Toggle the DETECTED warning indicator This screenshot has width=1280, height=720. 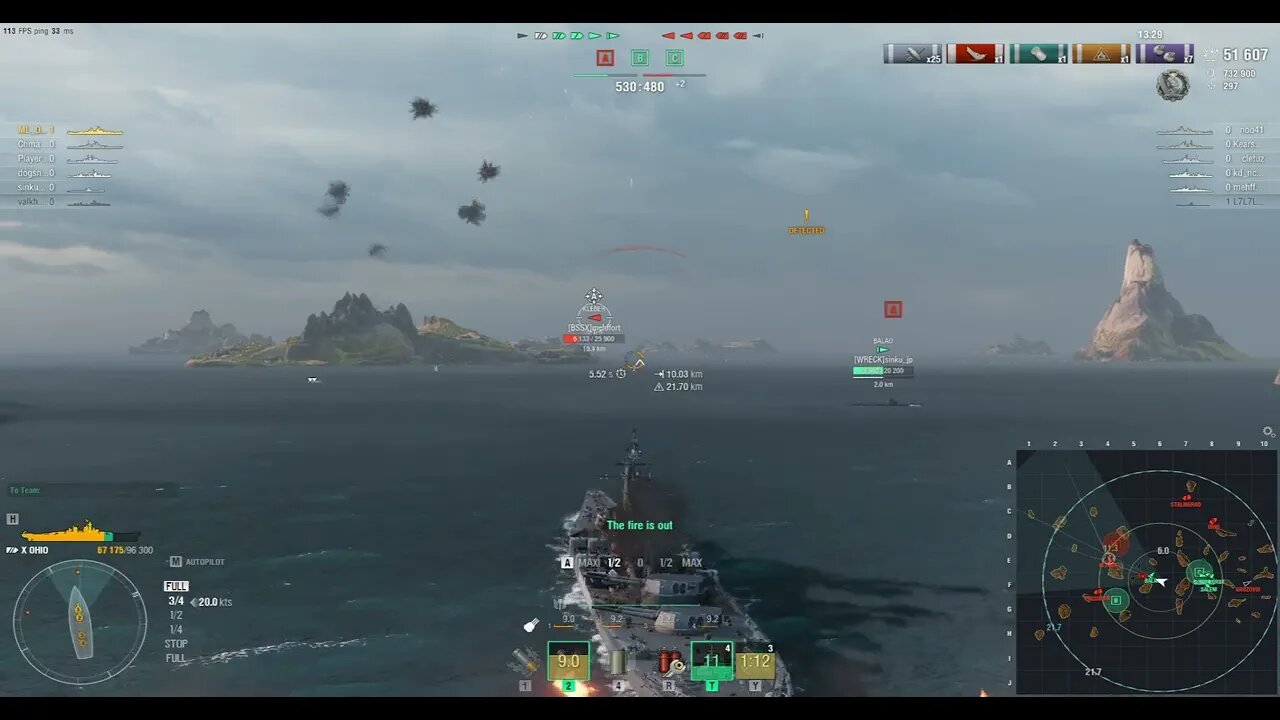pos(805,222)
